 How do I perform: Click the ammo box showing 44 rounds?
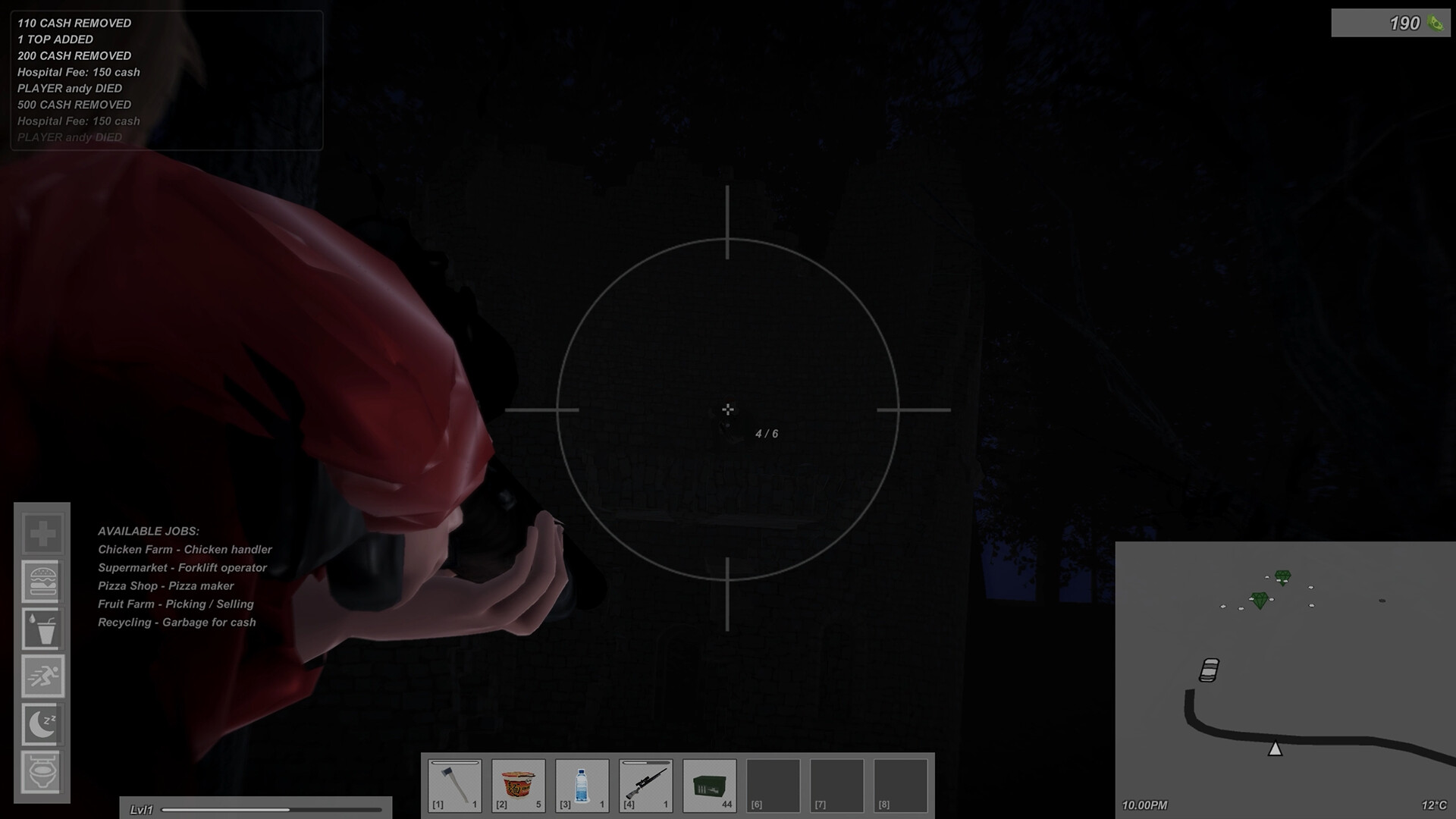708,785
